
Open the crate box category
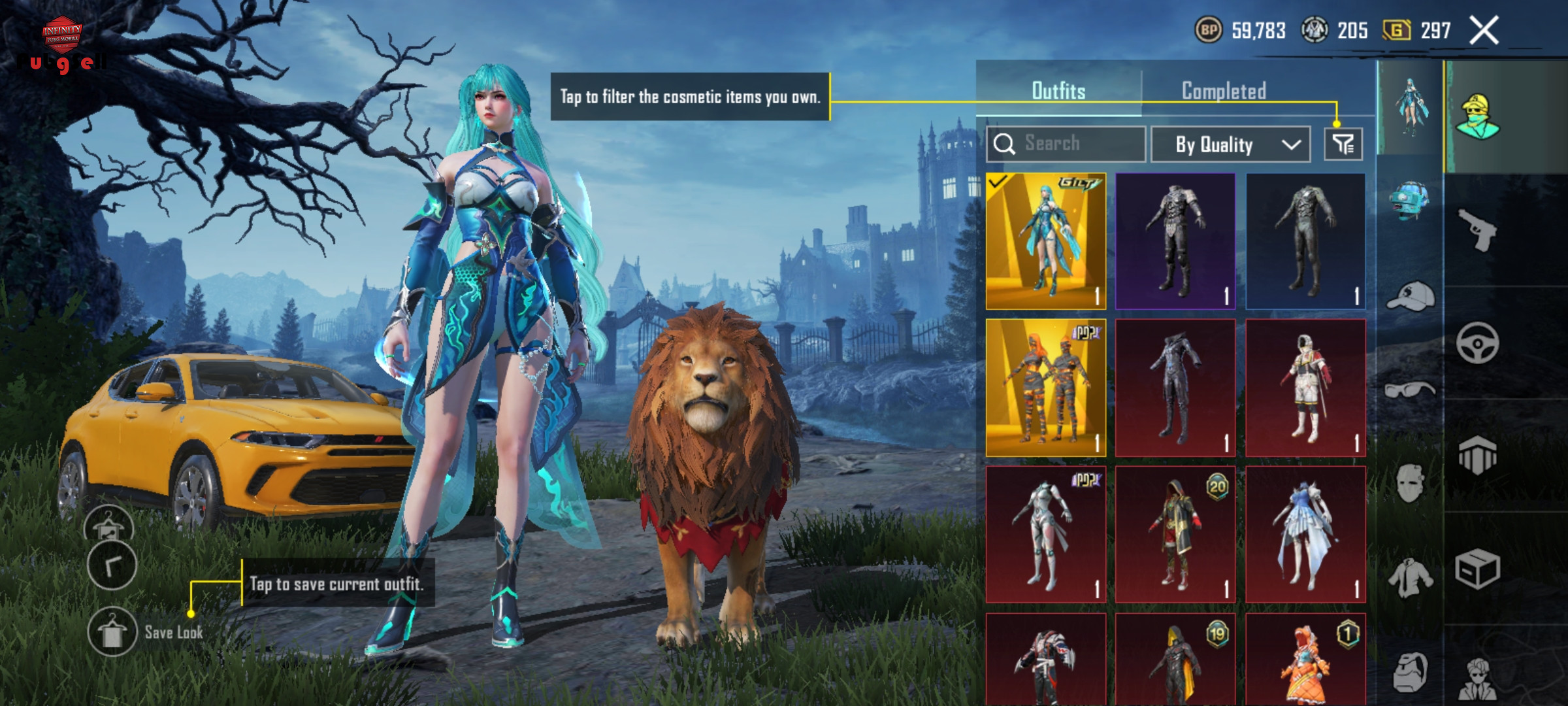point(1478,569)
